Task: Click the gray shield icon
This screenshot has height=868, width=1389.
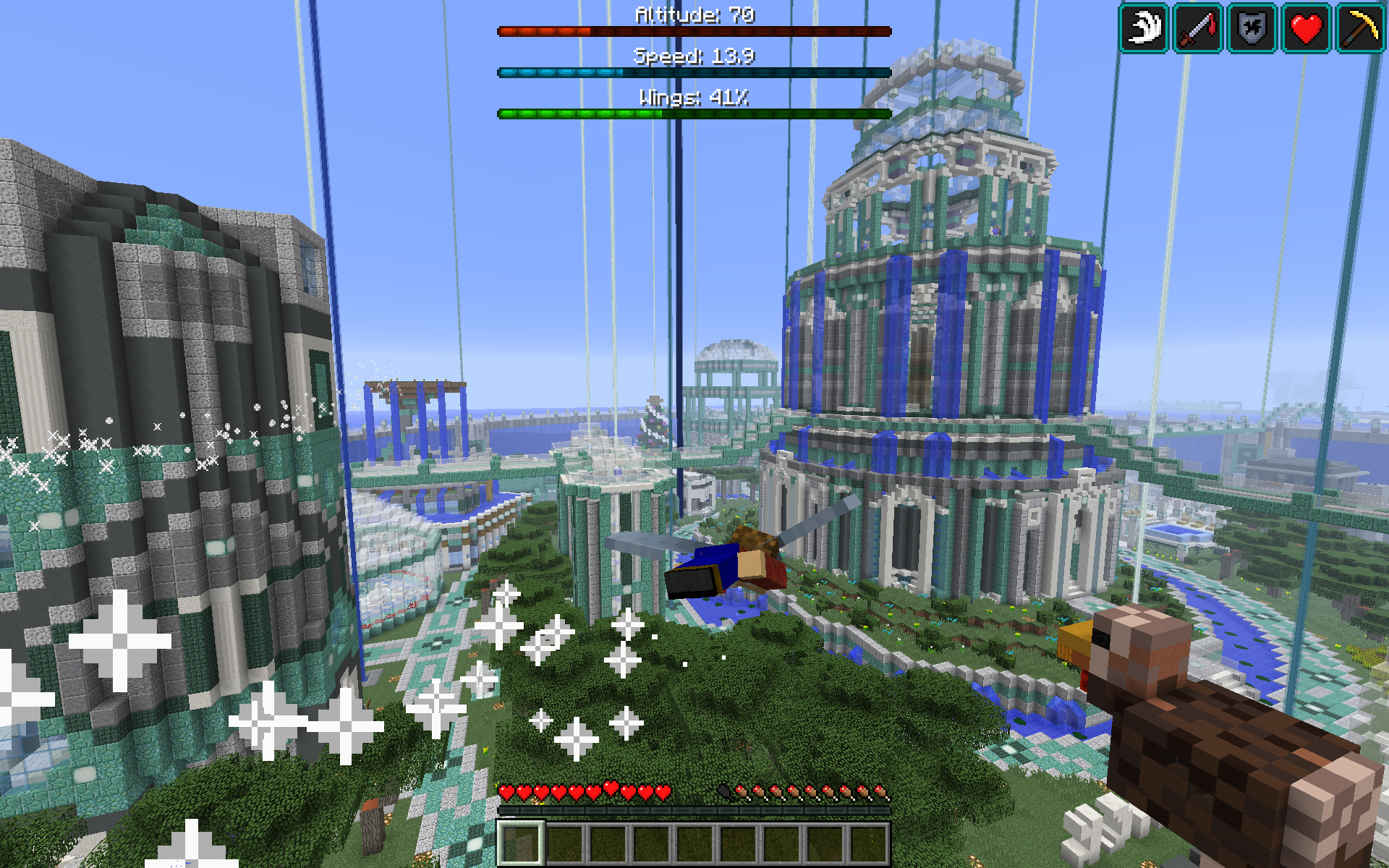Action: [1252, 28]
